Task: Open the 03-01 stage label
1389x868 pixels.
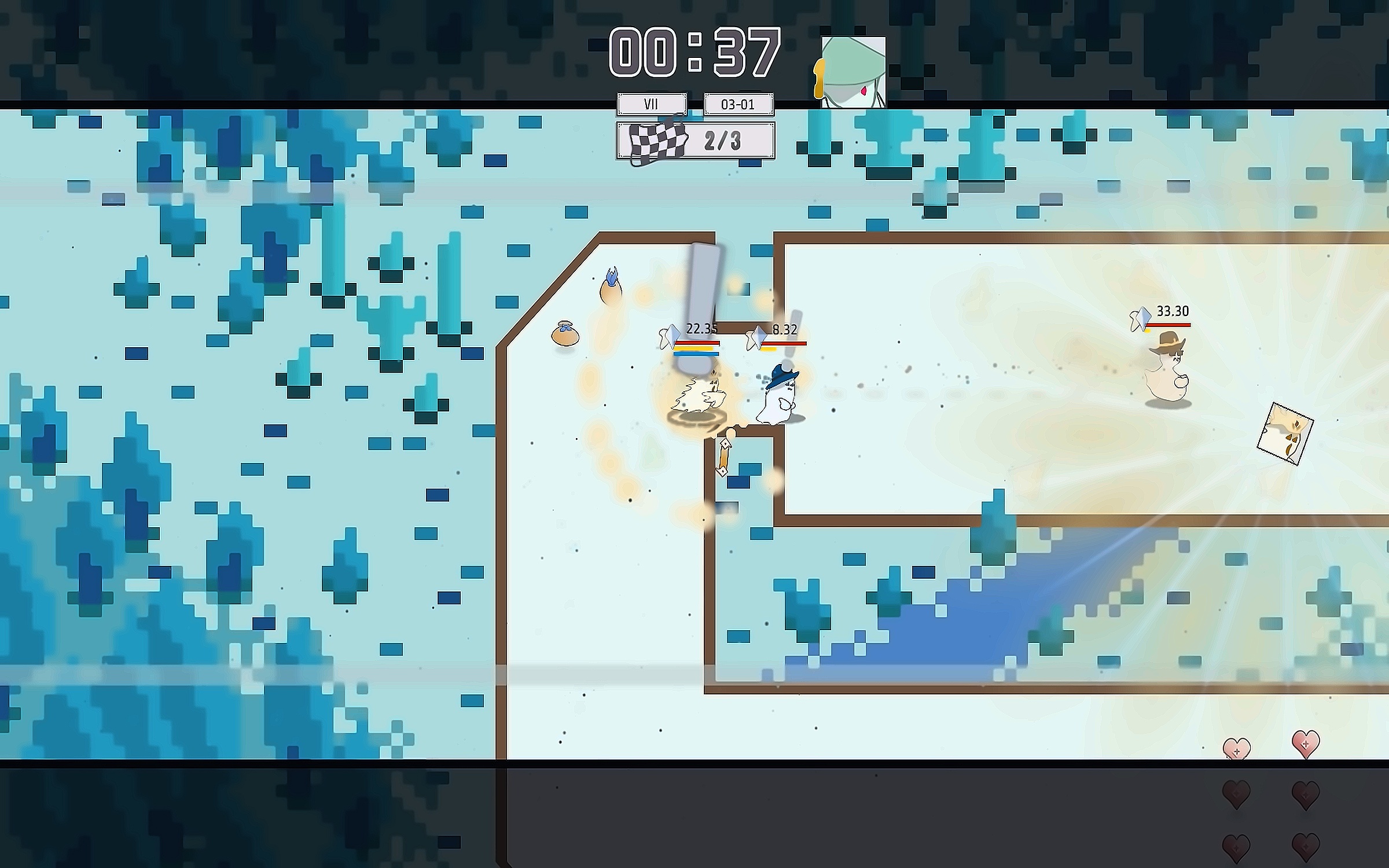Action: pos(738,105)
